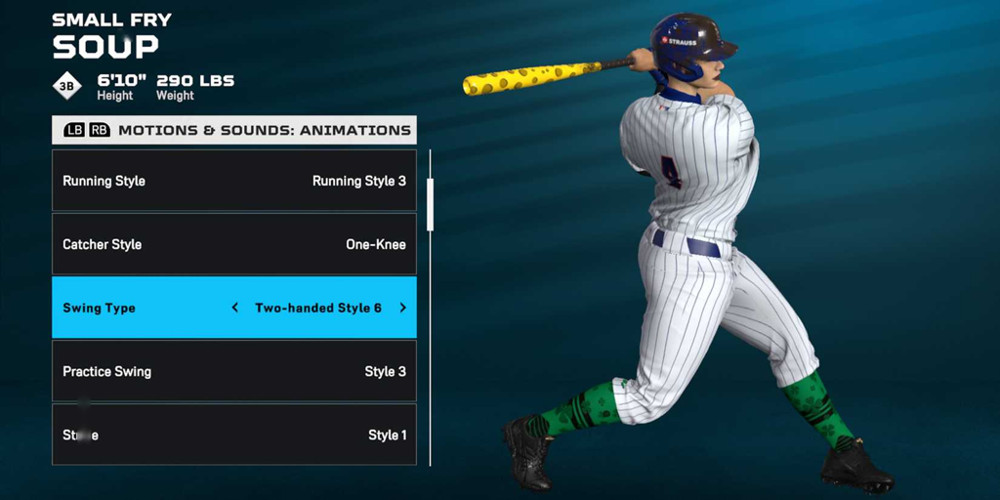Viewport: 1000px width, 500px height.
Task: Select the Running Style row
Action: click(x=234, y=181)
